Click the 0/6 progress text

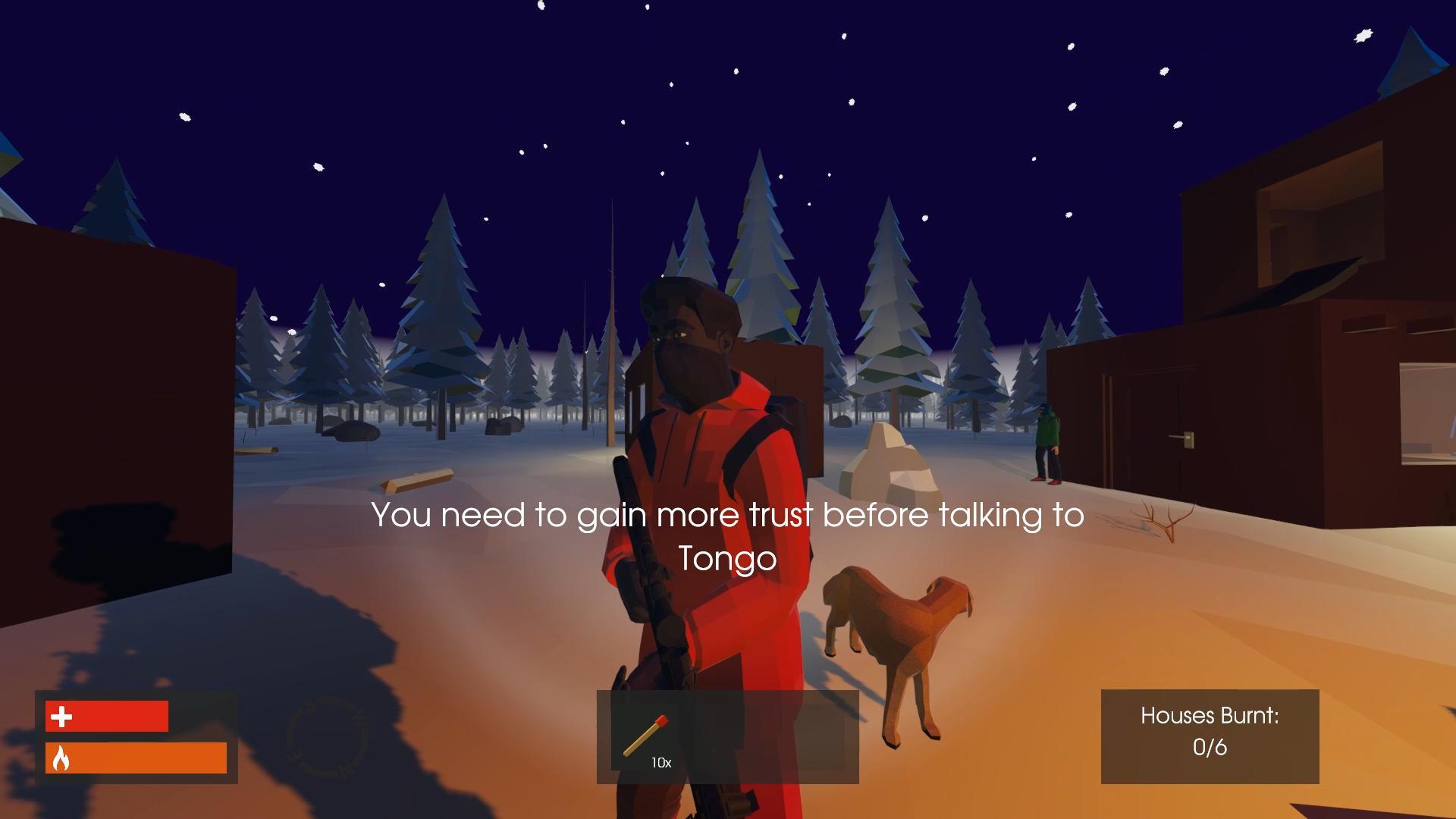tap(1210, 746)
